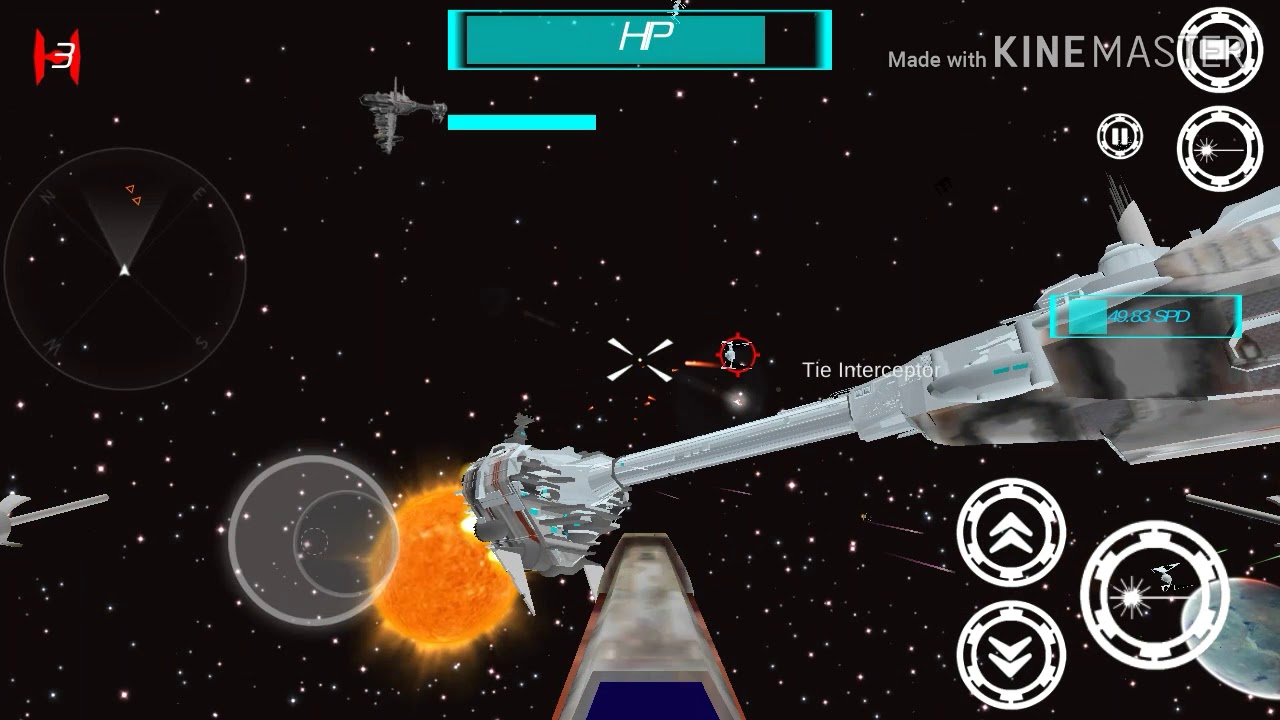Screen dimensions: 1280x720
Task: Tap the camera view button under the watermark
Action: click(x=1220, y=50)
